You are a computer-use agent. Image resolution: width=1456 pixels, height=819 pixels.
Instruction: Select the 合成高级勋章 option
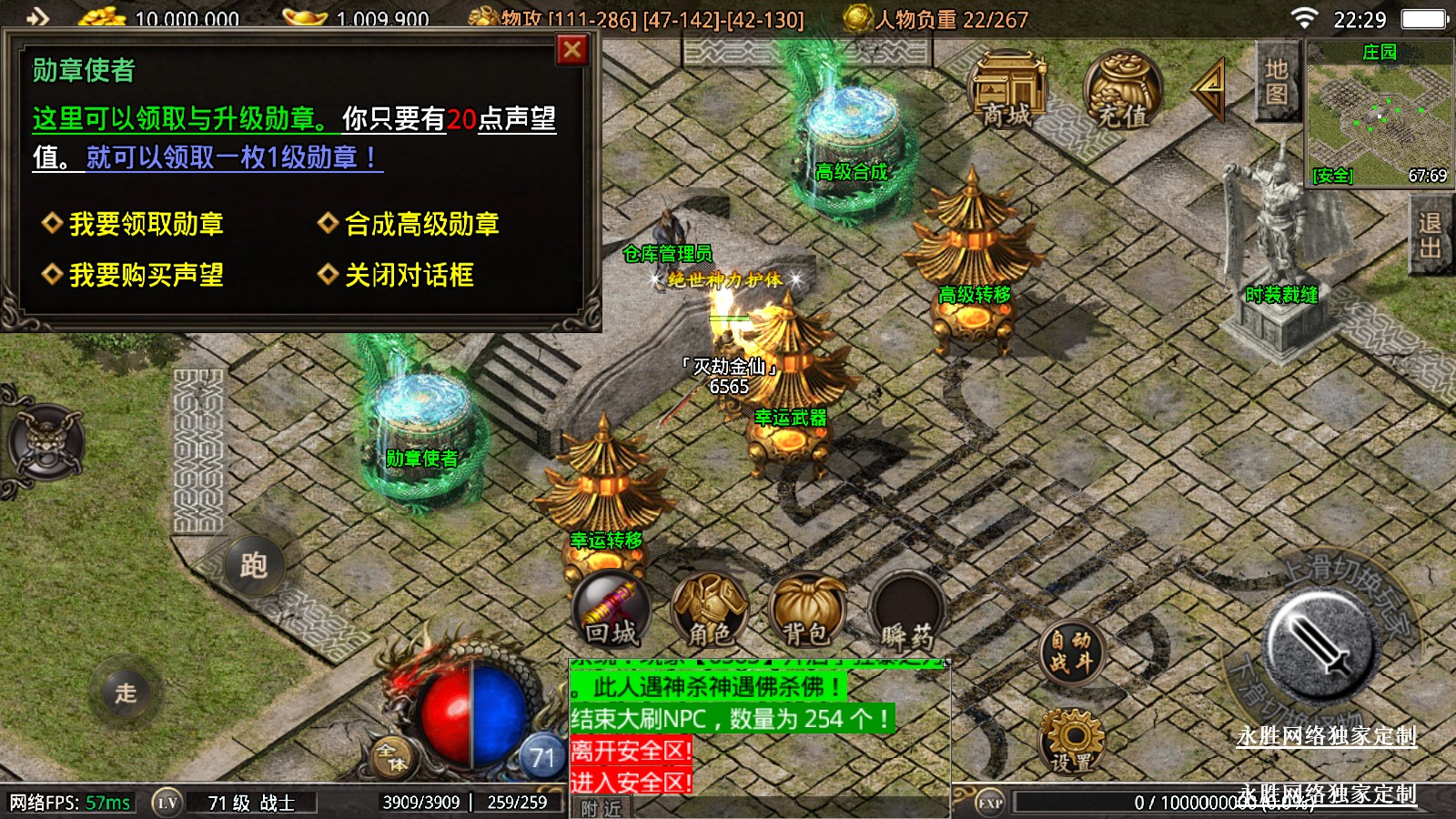421,224
